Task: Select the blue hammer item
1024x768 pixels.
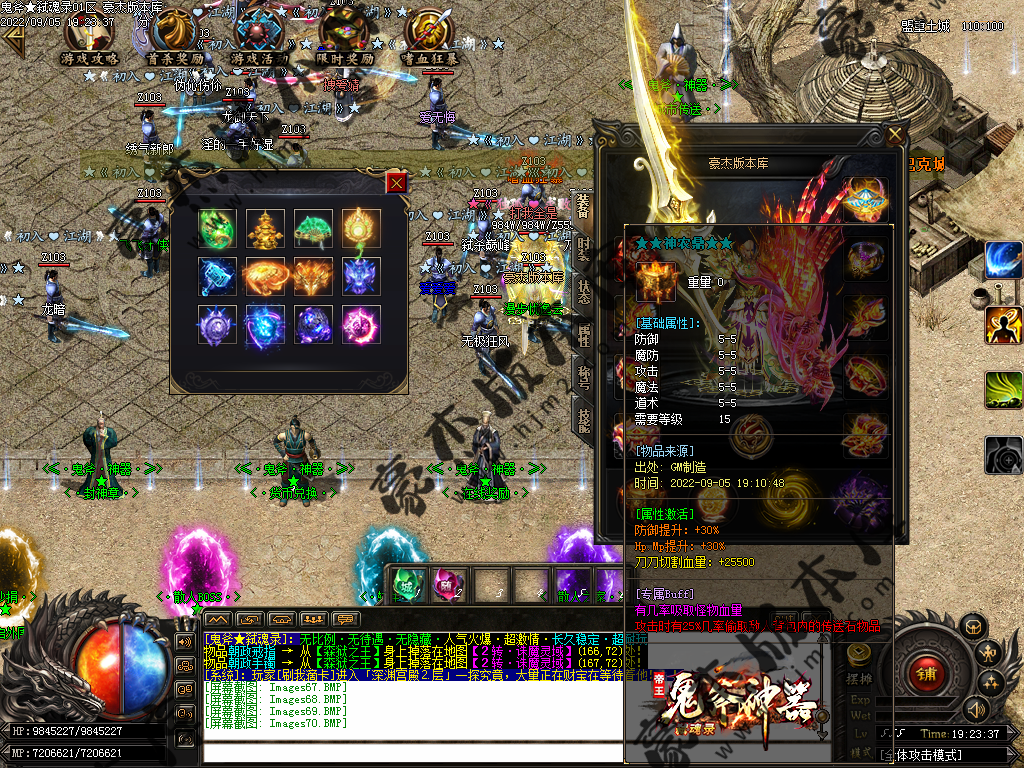Action: (x=216, y=277)
